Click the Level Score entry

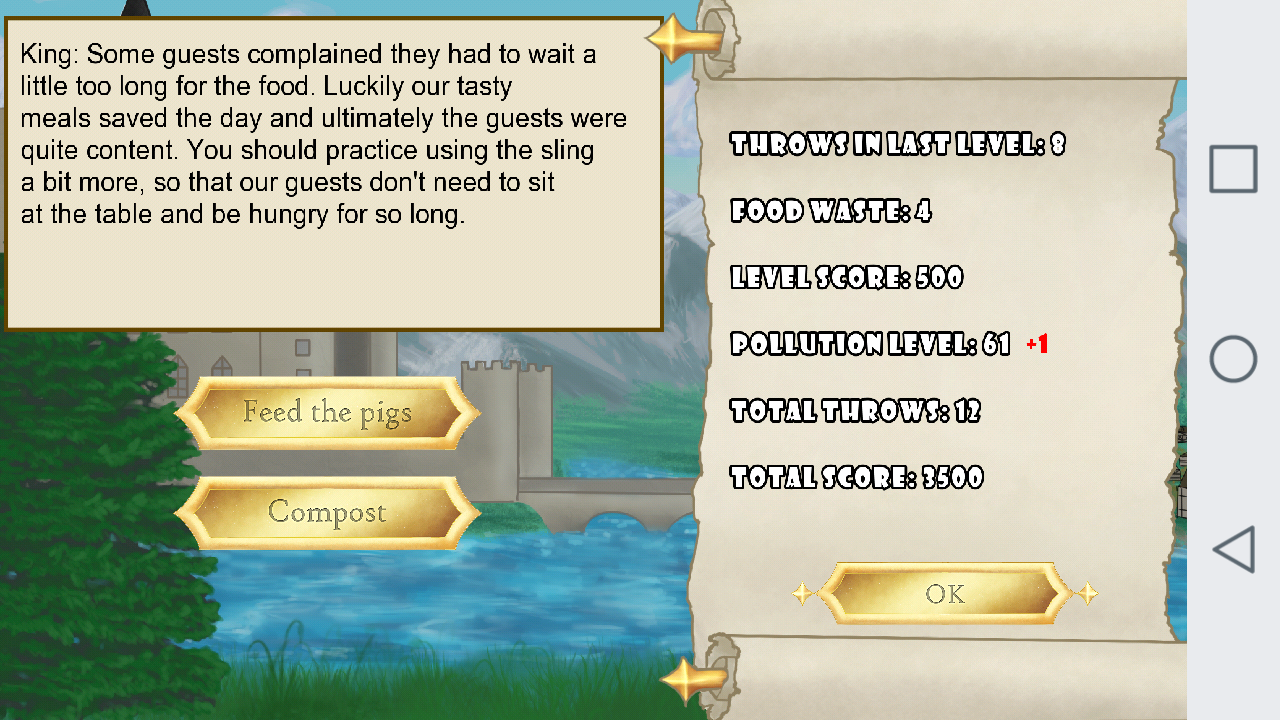pos(847,278)
